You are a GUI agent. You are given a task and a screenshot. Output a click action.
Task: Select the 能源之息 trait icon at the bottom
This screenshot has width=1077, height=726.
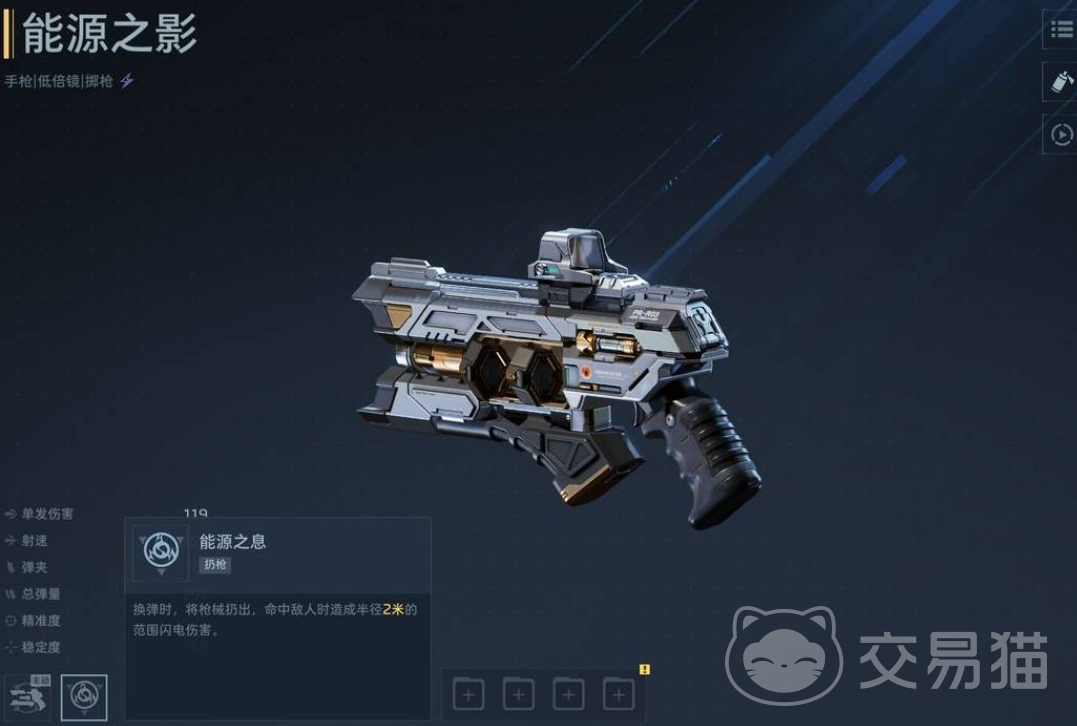tap(84, 697)
